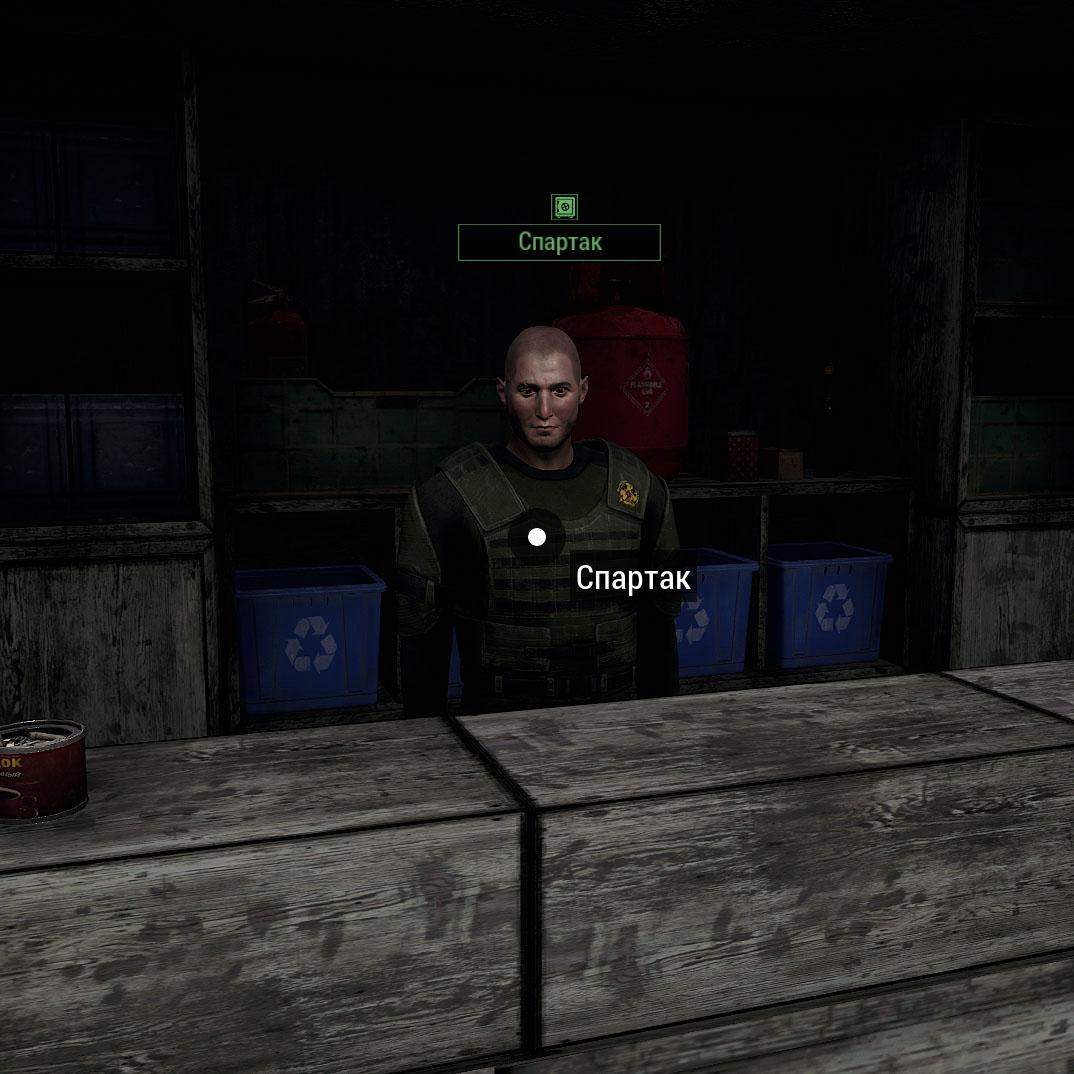Select the green Спартак nameplate
This screenshot has height=1074, width=1074.
[x=559, y=242]
